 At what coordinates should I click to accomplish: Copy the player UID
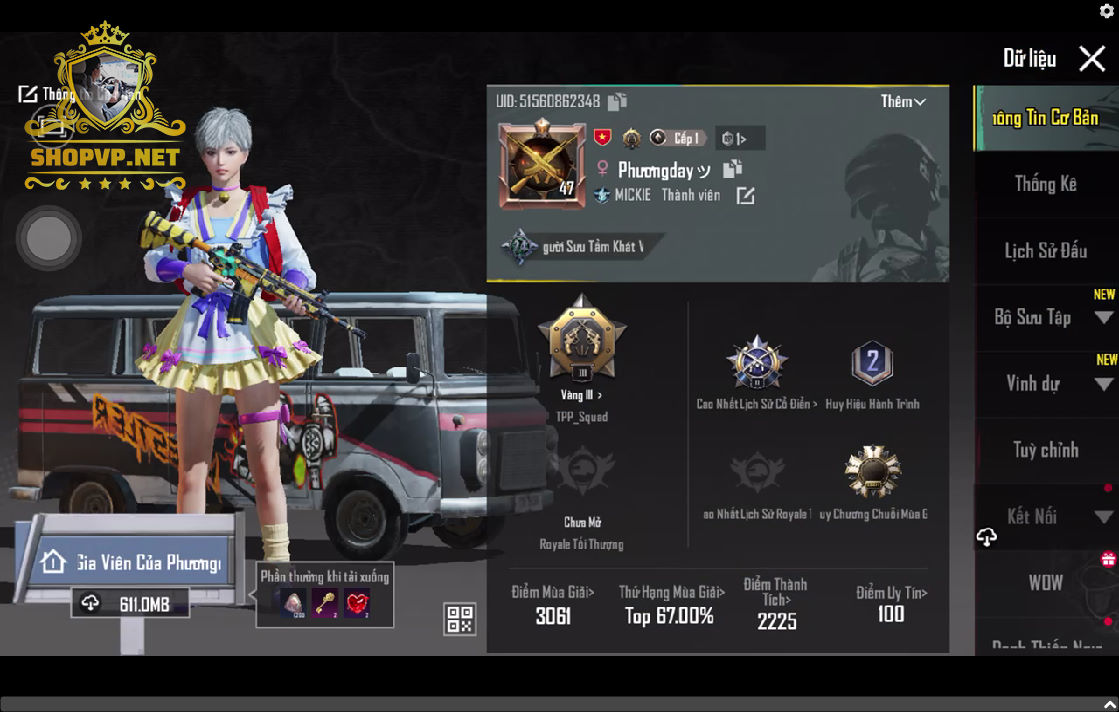(618, 101)
